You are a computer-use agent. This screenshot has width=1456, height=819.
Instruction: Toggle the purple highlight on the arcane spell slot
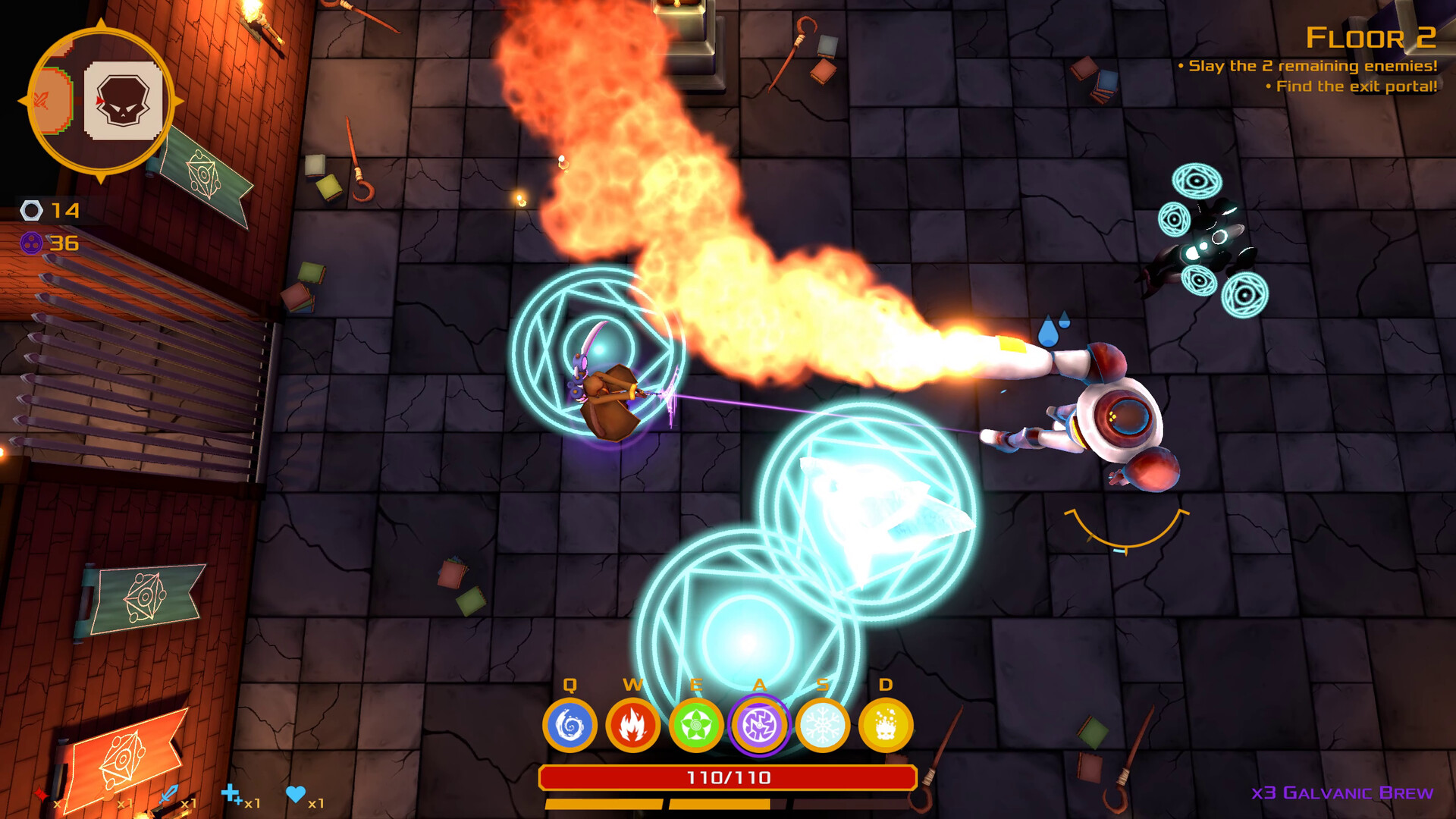pos(759,726)
